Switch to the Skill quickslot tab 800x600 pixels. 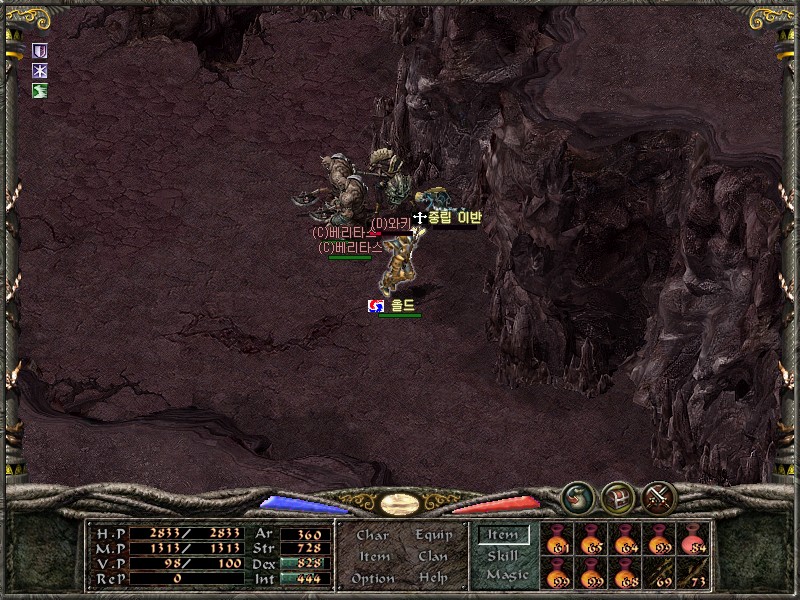point(503,556)
